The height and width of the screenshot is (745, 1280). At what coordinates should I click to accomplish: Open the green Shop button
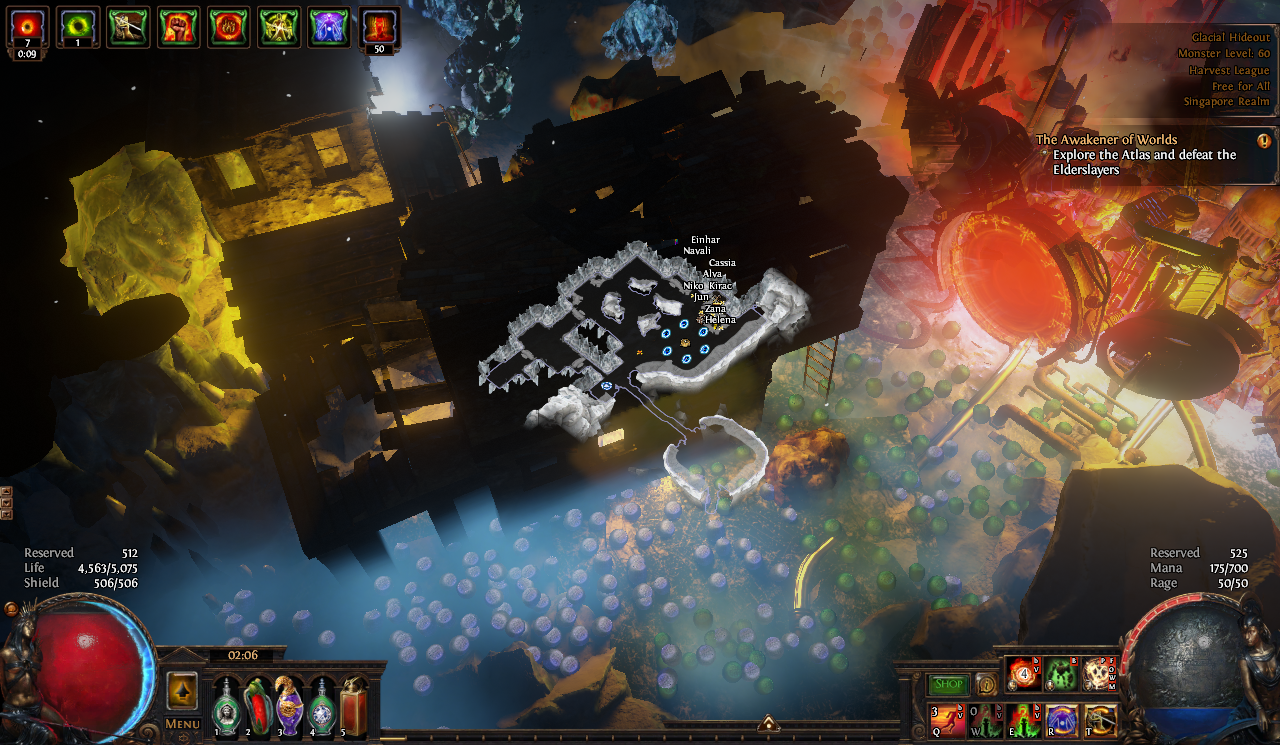pyautogui.click(x=948, y=685)
